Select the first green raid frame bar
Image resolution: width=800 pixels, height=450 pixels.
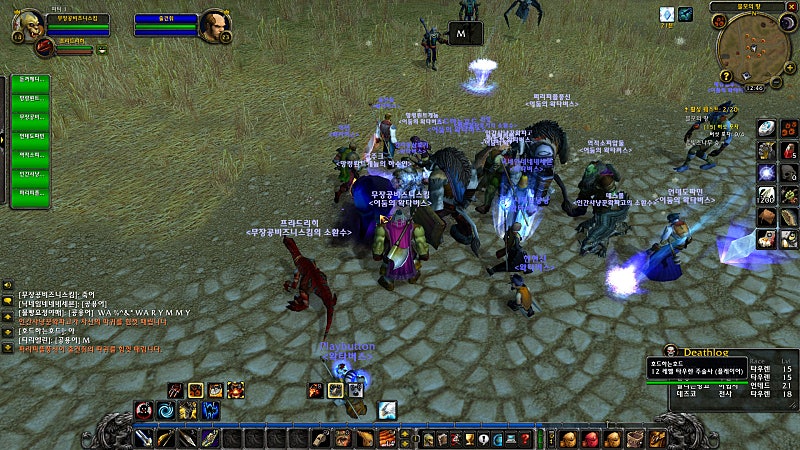click(x=29, y=79)
